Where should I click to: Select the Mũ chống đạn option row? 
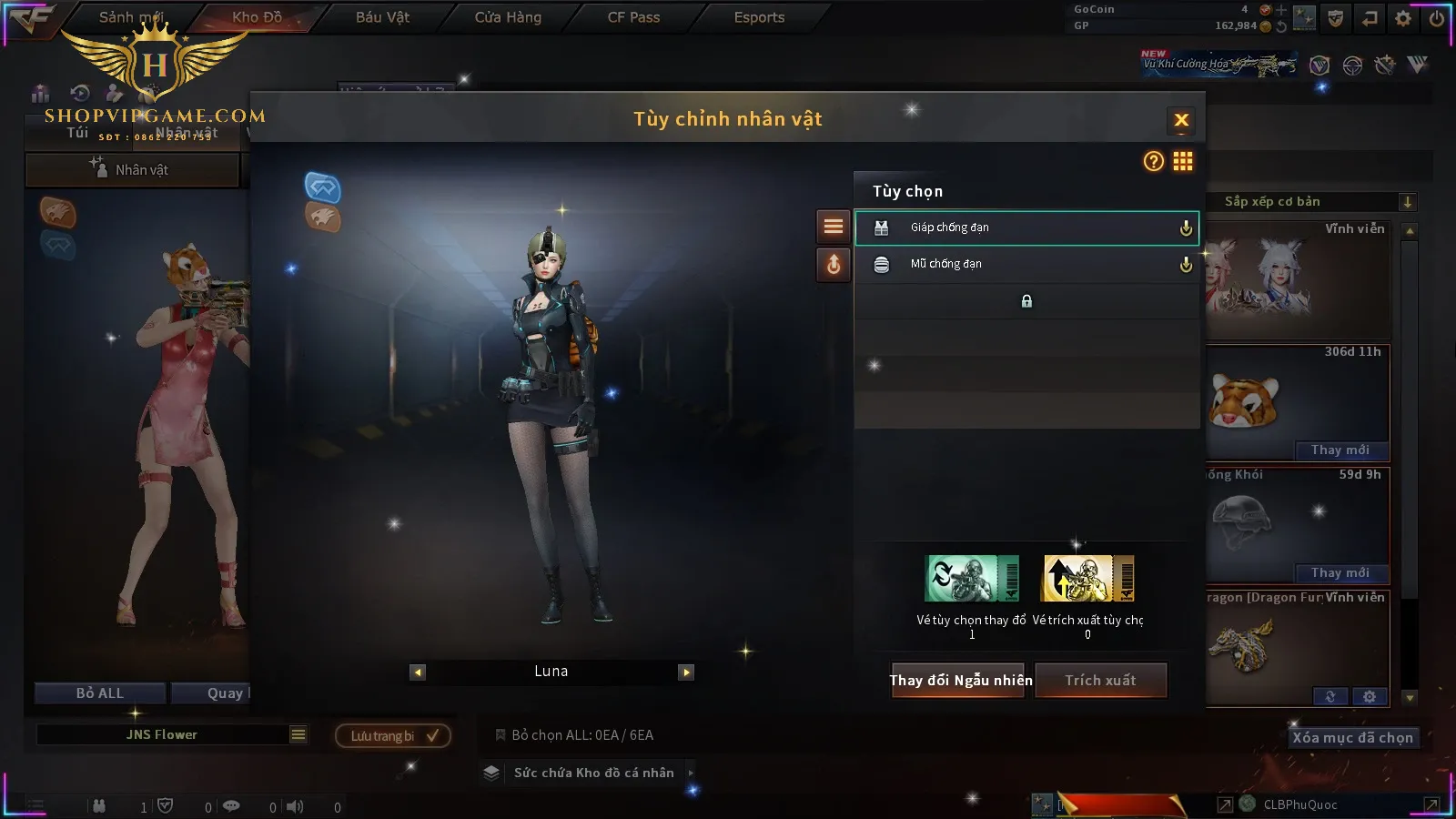click(x=1026, y=264)
